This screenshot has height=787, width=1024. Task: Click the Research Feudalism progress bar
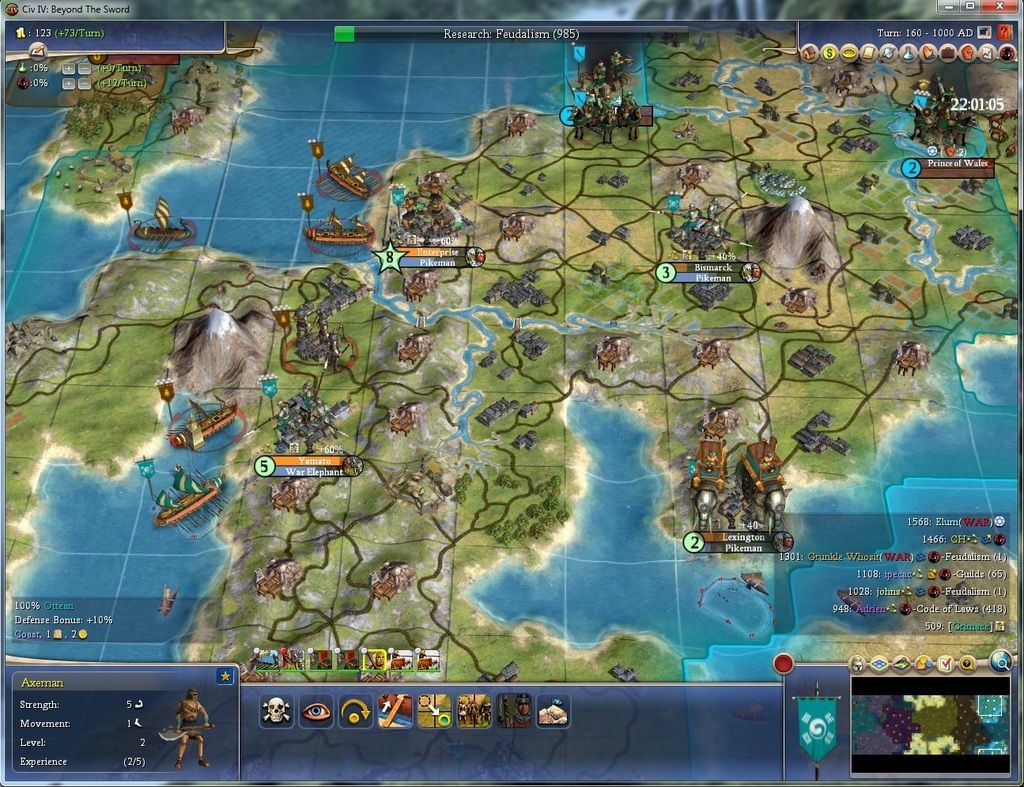pyautogui.click(x=510, y=34)
